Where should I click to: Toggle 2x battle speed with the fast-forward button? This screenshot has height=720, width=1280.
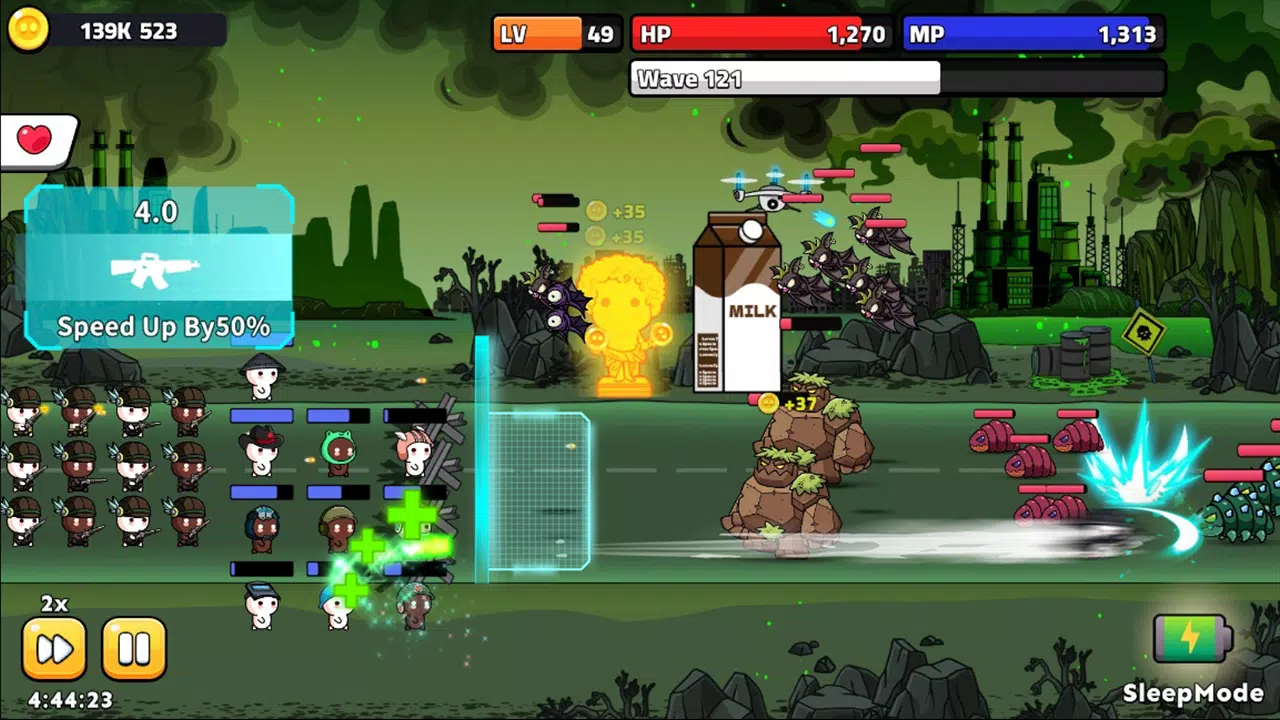tap(55, 648)
